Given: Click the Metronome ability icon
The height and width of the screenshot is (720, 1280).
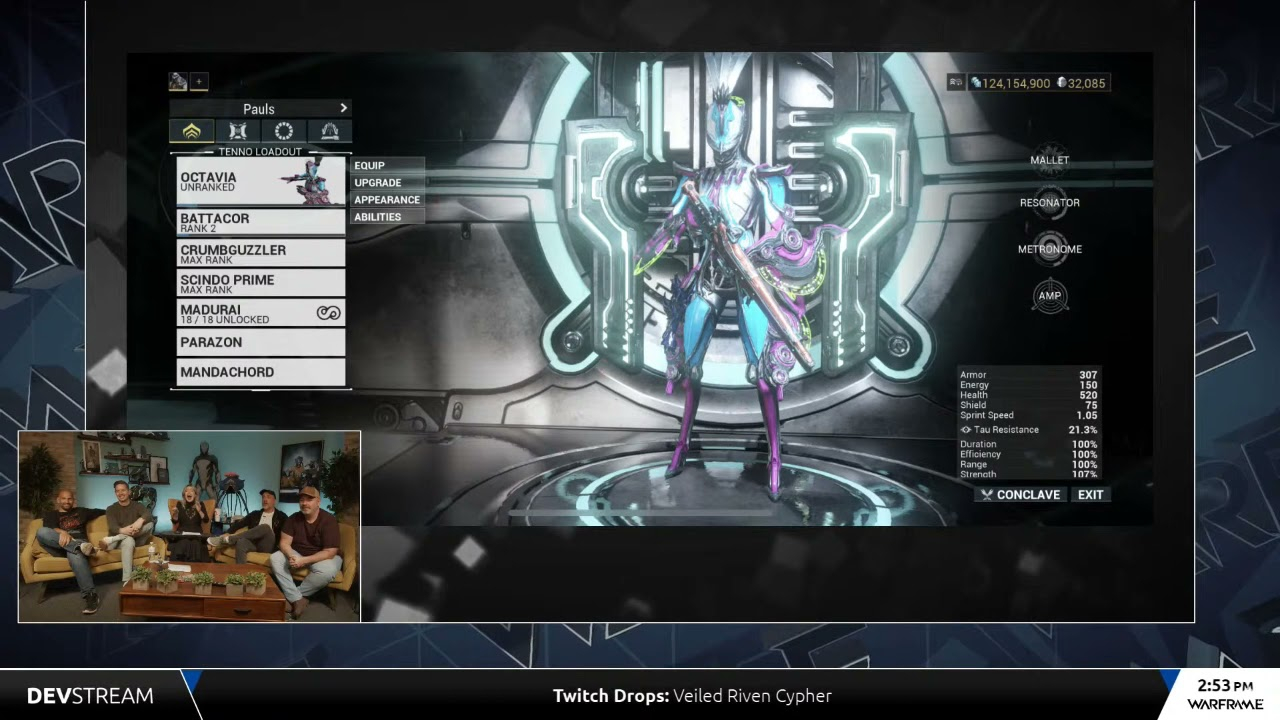Looking at the screenshot, I should [1049, 249].
